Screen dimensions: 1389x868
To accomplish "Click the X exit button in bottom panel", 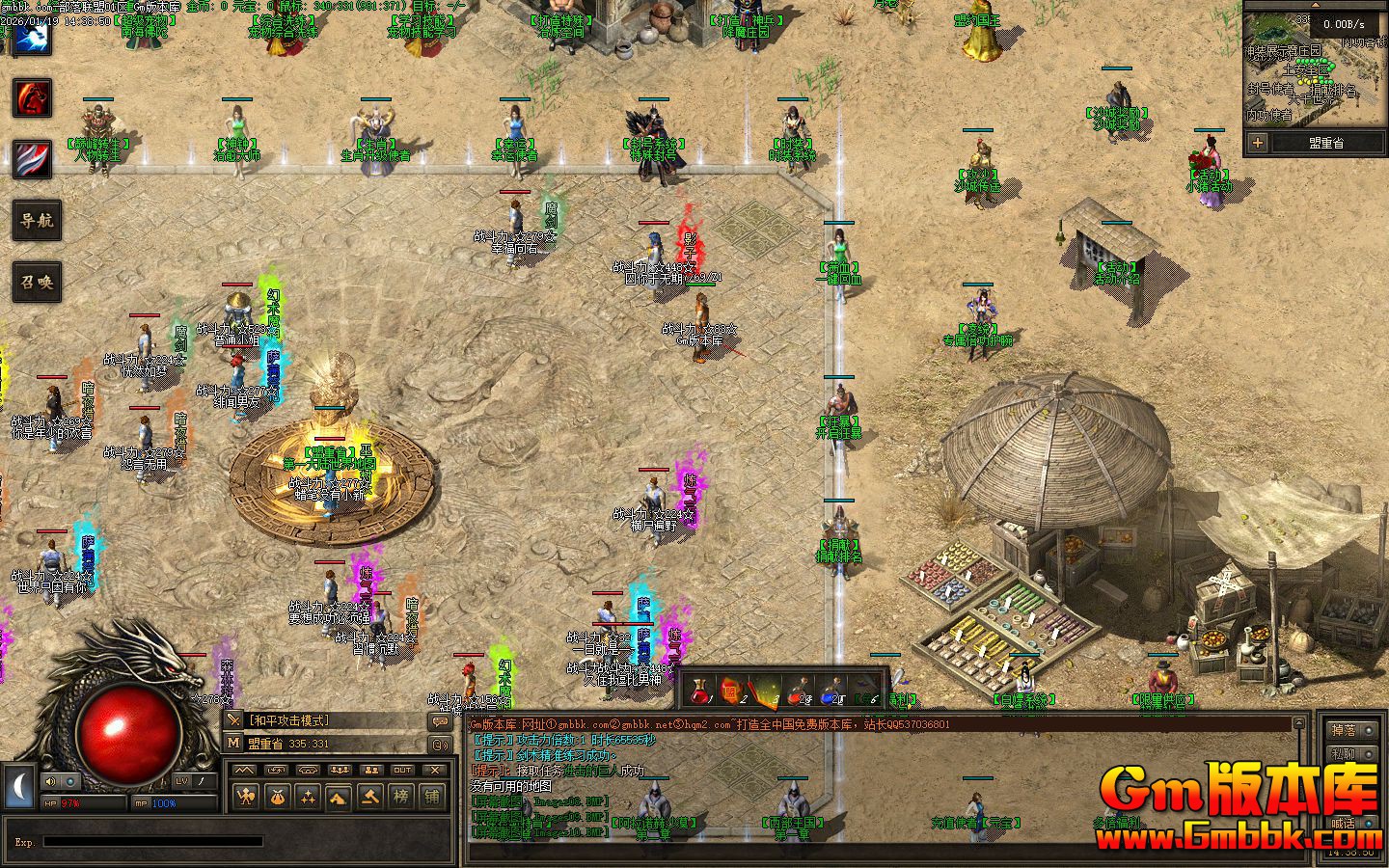I will click(x=435, y=770).
